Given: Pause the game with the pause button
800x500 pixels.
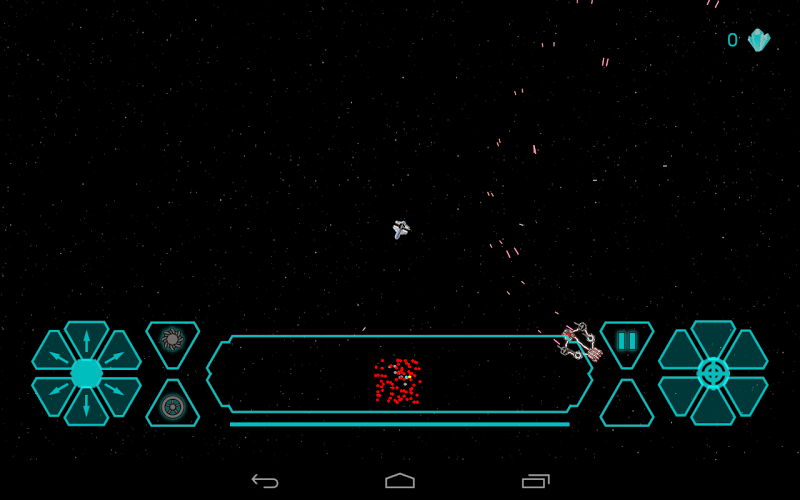Looking at the screenshot, I should [627, 341].
